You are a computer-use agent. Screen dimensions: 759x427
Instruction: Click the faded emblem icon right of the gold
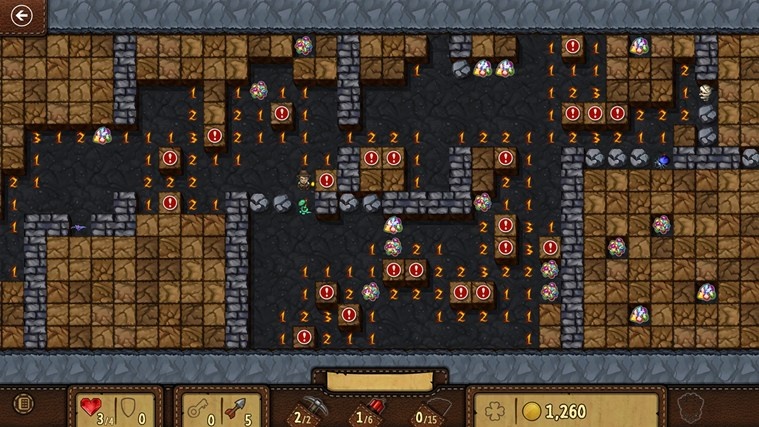(x=687, y=408)
